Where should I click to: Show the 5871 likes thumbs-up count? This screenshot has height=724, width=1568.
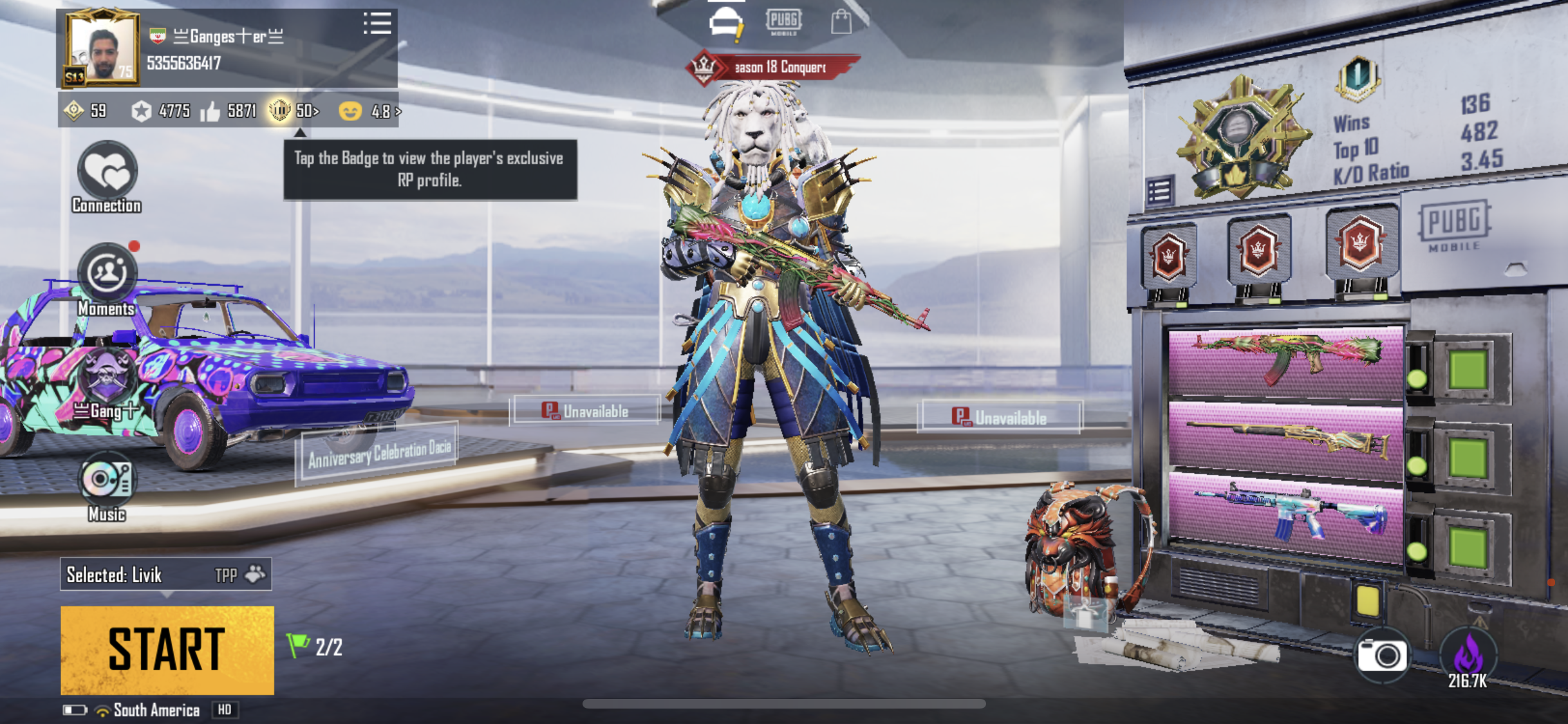tap(229, 111)
